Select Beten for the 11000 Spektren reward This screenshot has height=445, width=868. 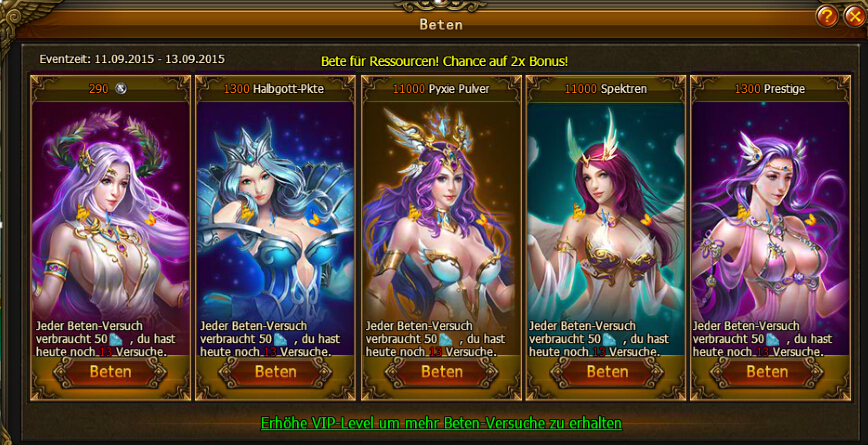click(x=606, y=372)
